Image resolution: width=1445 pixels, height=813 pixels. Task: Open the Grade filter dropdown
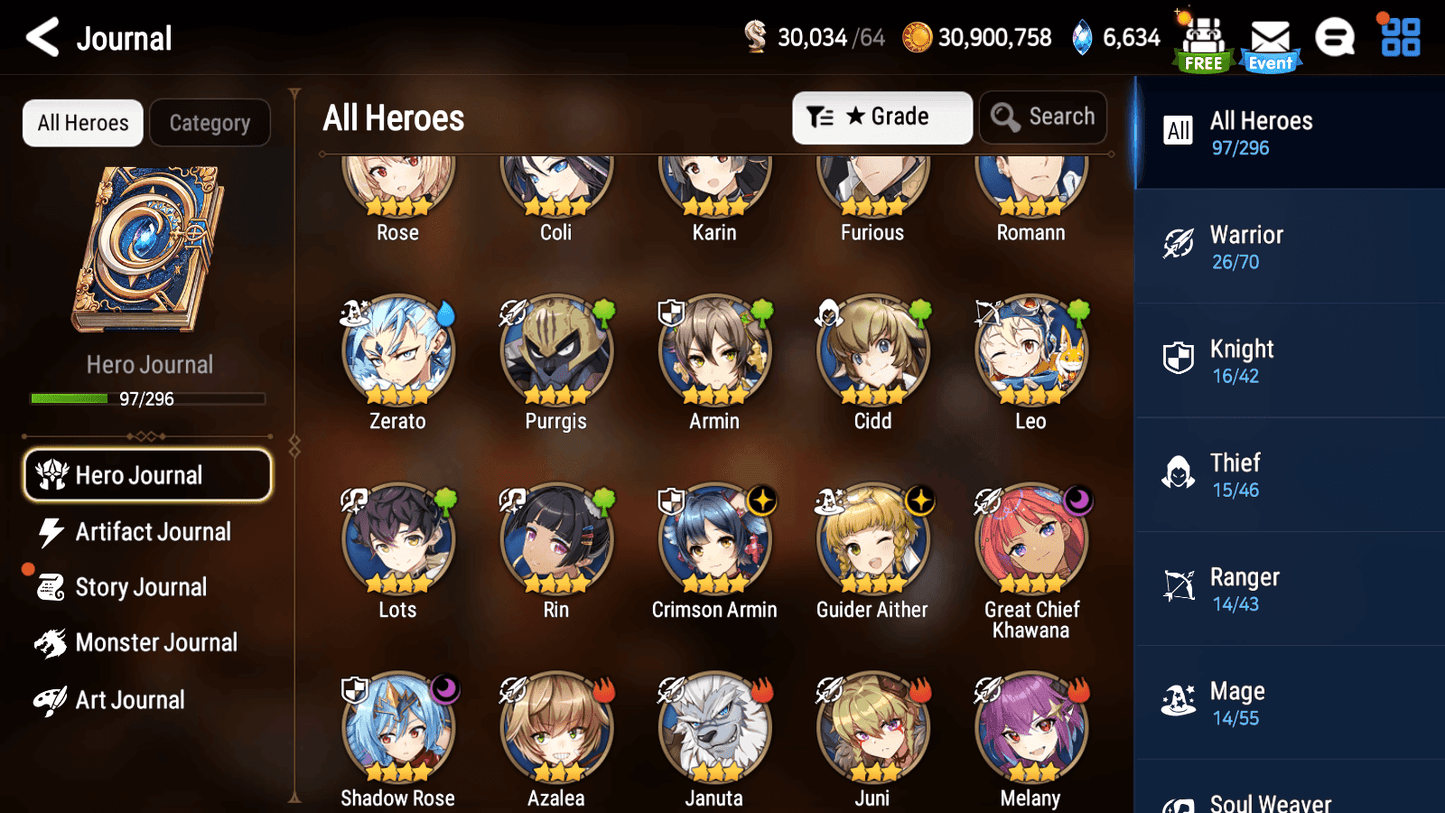click(882, 117)
